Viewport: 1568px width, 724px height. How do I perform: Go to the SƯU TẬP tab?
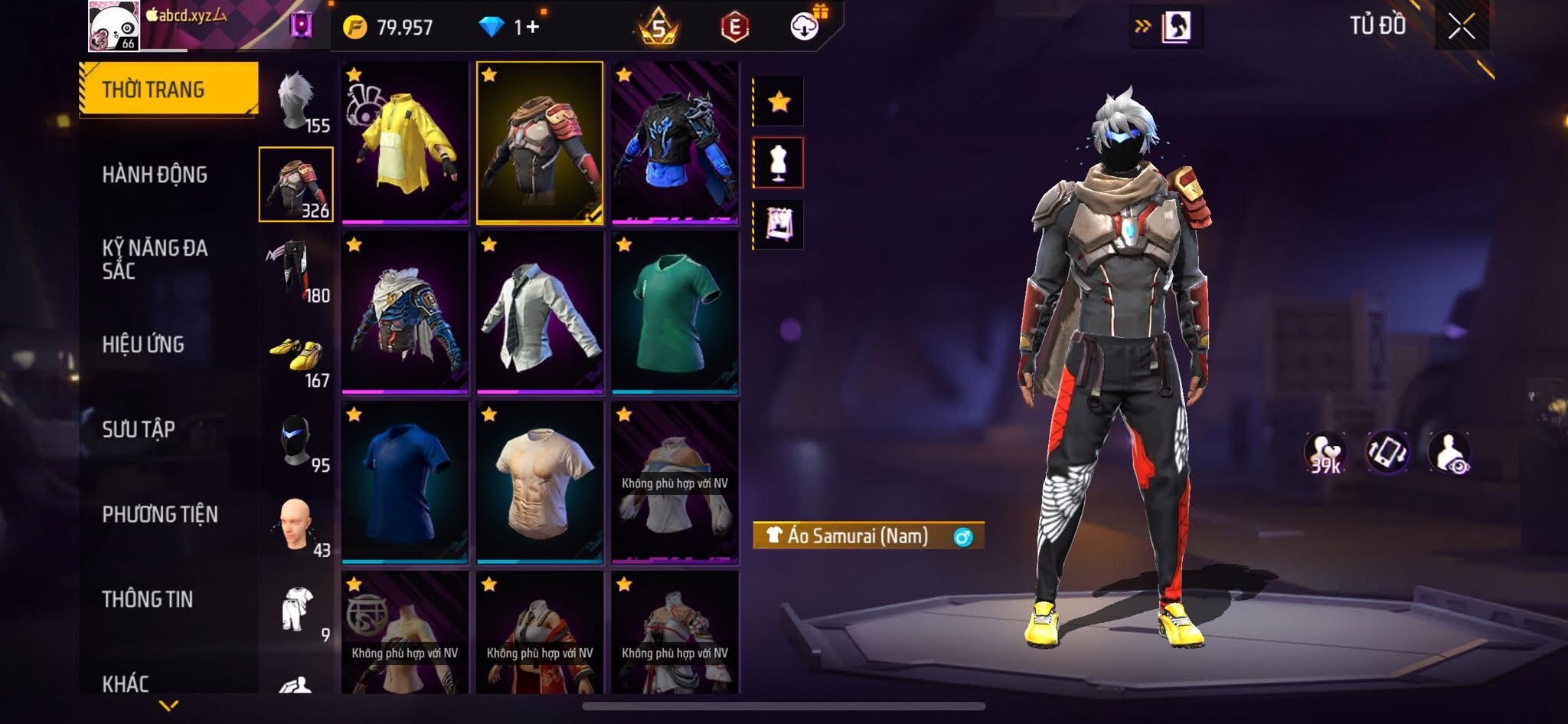pyautogui.click(x=139, y=429)
